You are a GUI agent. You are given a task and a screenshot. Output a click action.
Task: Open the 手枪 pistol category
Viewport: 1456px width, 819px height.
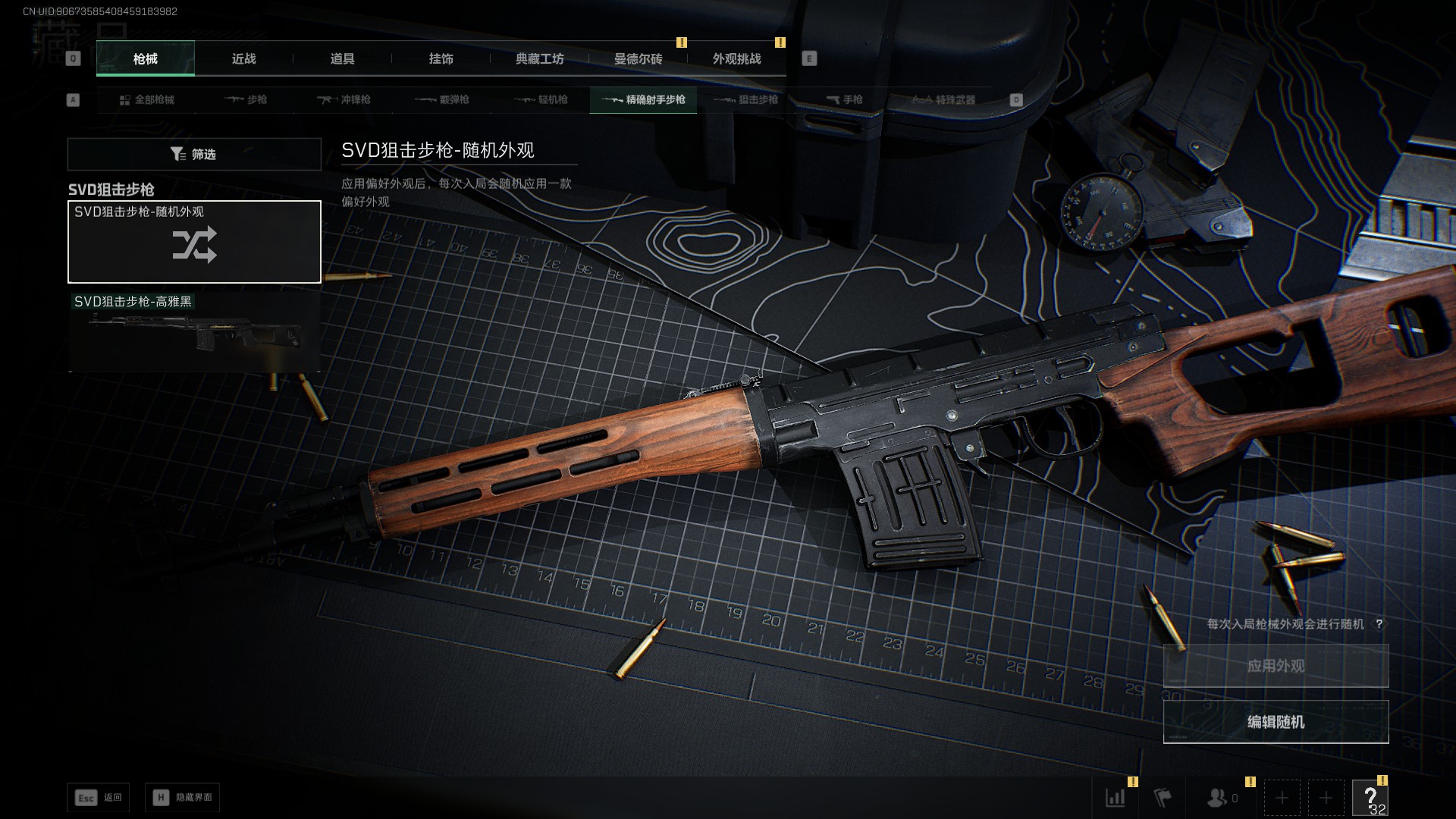tap(844, 100)
